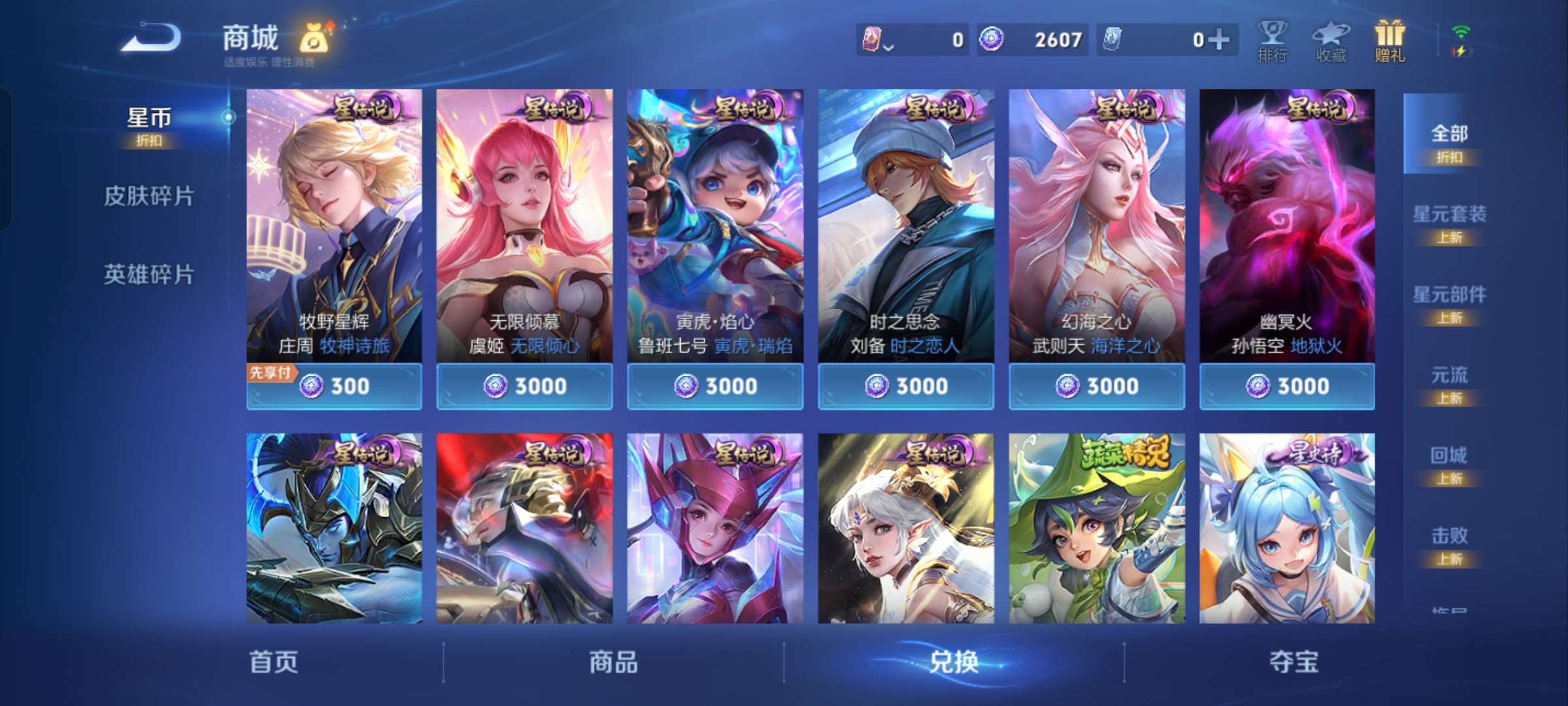Open the 排行 rankings panel

[x=1273, y=41]
